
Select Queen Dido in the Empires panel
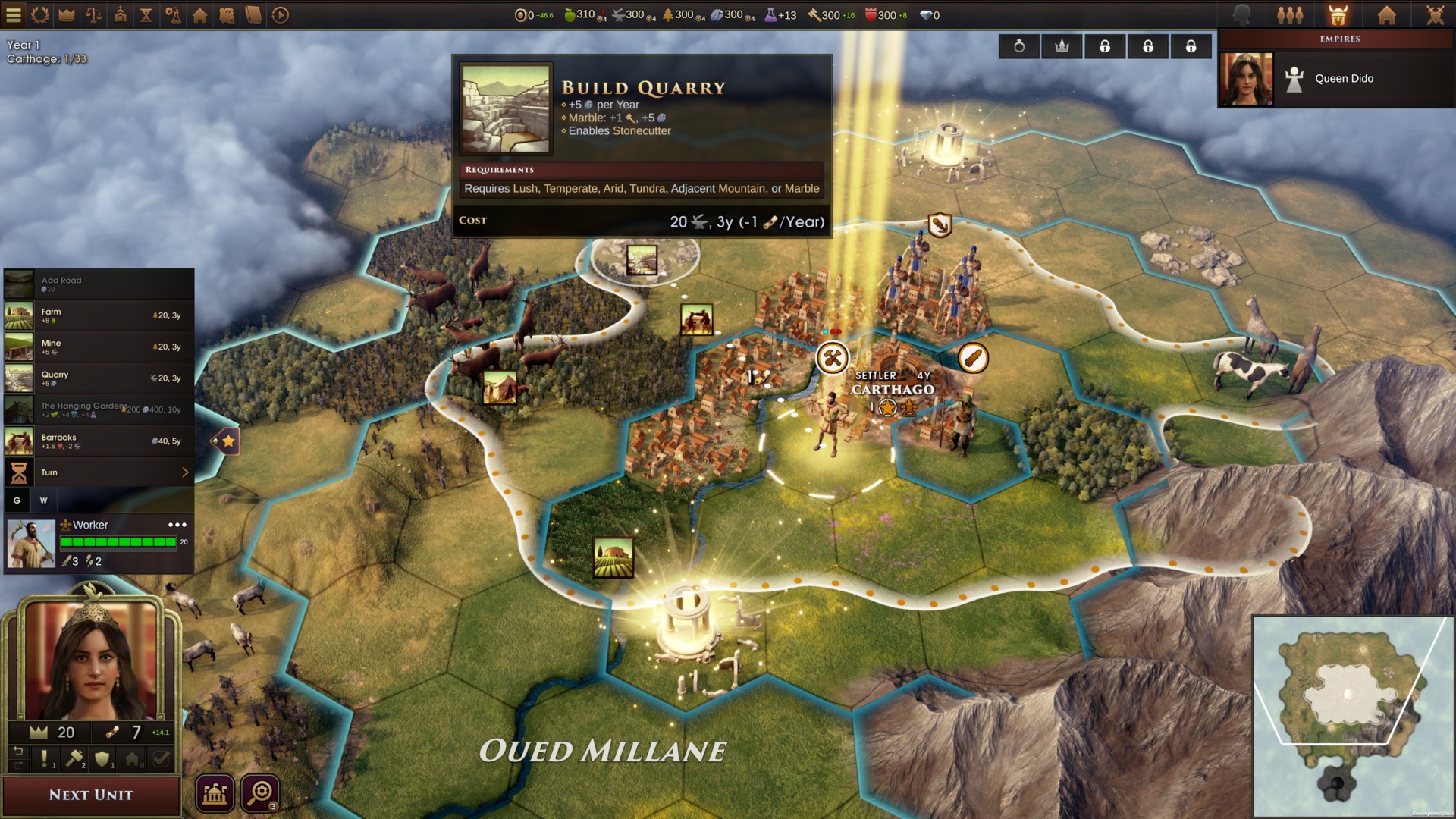(1339, 78)
